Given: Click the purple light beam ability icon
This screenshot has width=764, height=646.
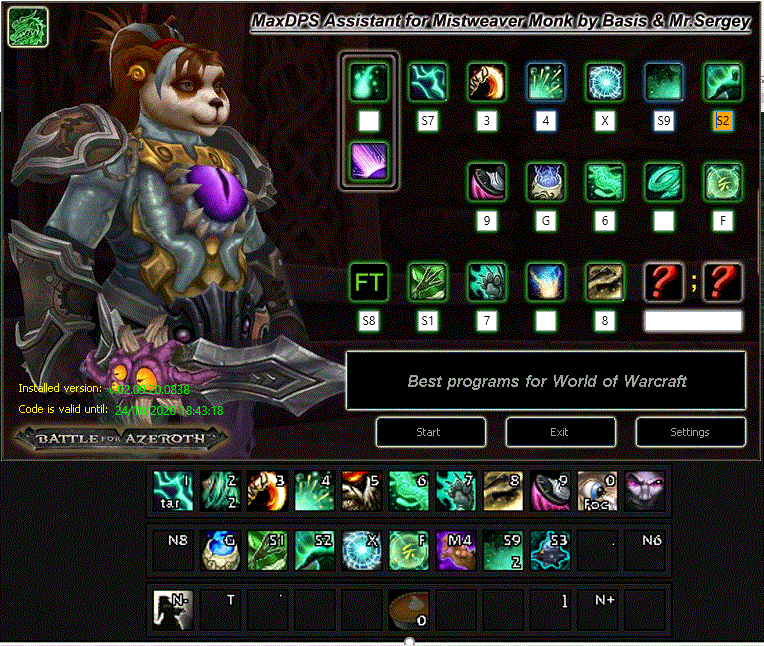Looking at the screenshot, I should [368, 161].
